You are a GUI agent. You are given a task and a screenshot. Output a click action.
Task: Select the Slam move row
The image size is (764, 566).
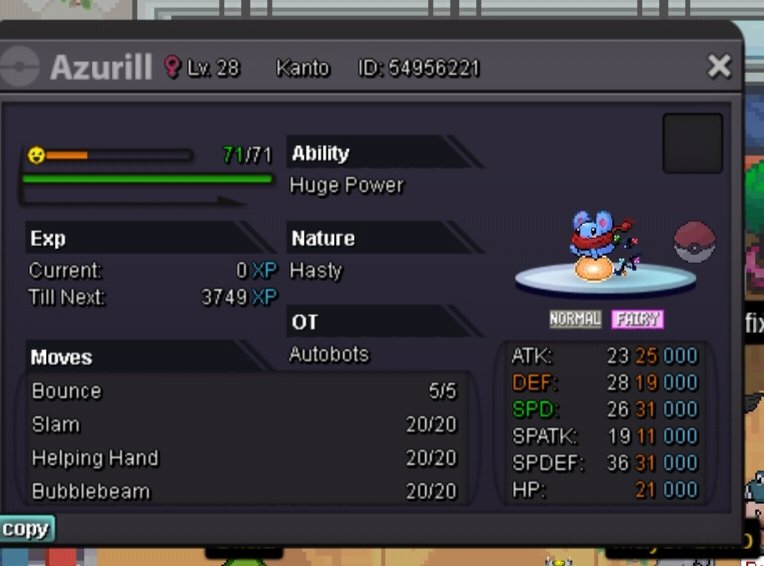pos(244,424)
